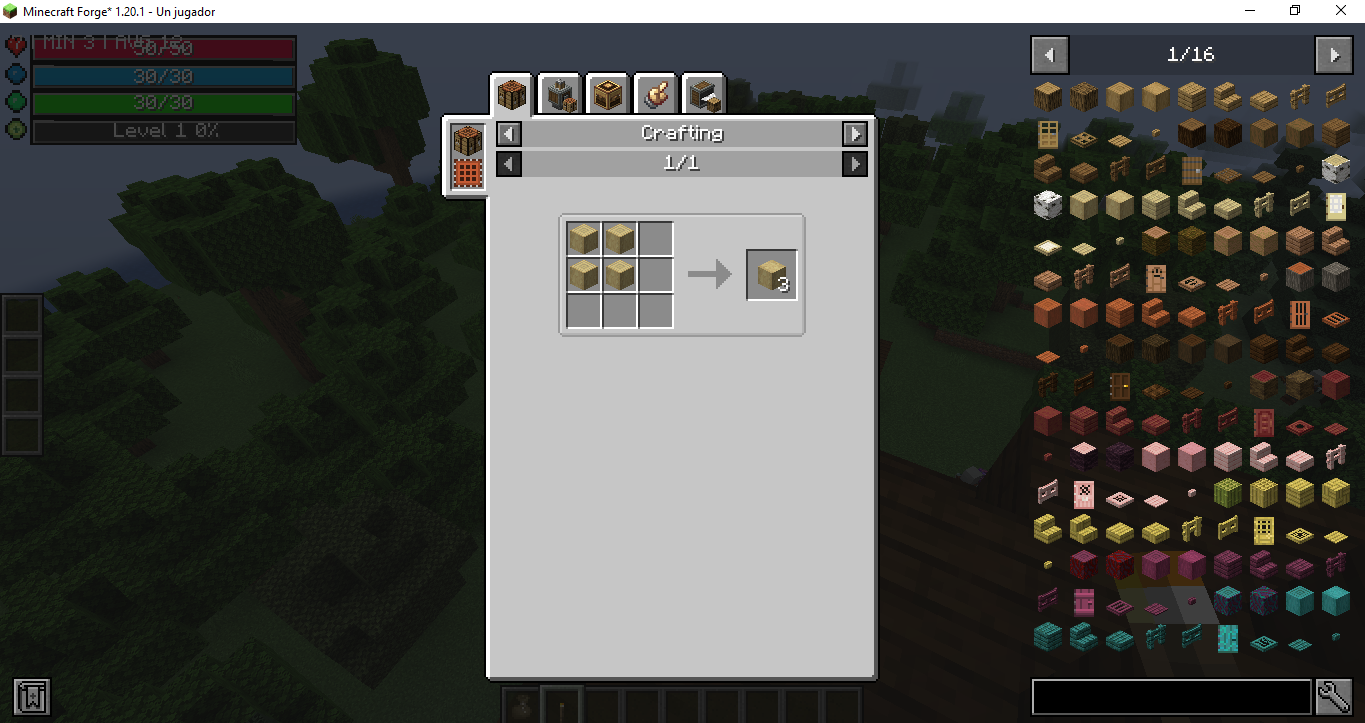This screenshot has height=723, width=1365.
Task: Open the hand-crafting recipe tab
Action: [x=655, y=93]
